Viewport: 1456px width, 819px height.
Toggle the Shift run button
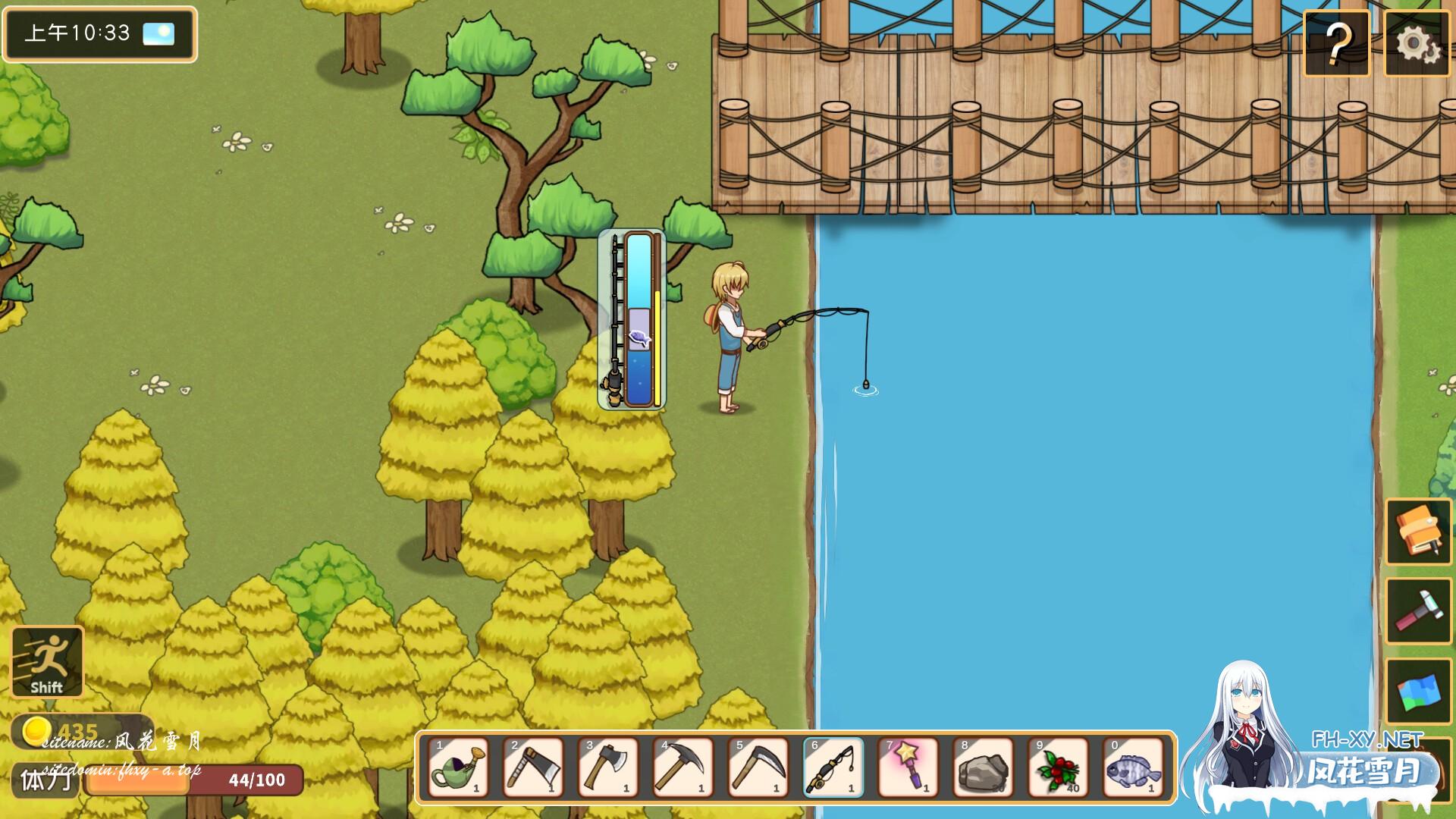(x=47, y=661)
